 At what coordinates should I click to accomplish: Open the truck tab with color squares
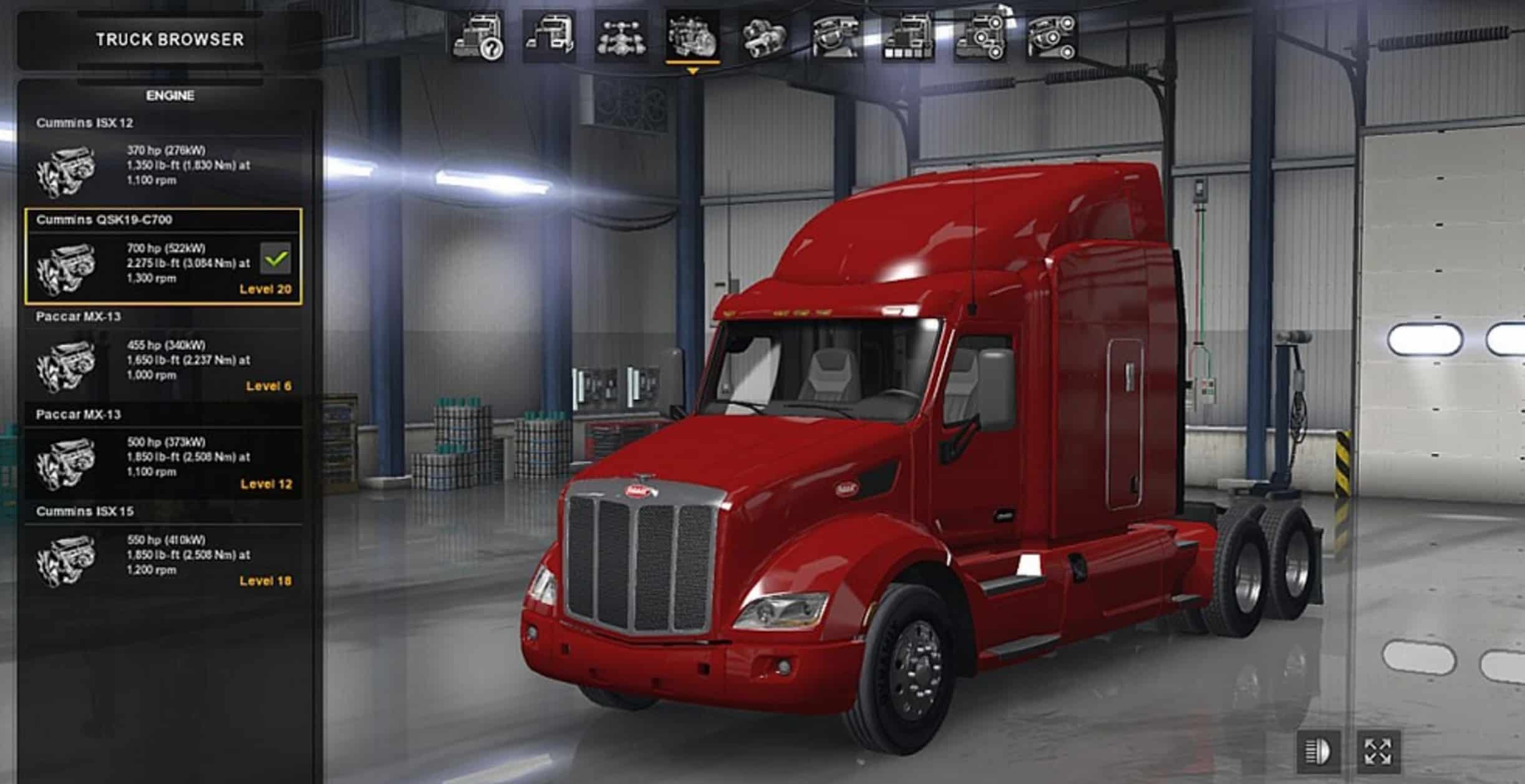(908, 37)
